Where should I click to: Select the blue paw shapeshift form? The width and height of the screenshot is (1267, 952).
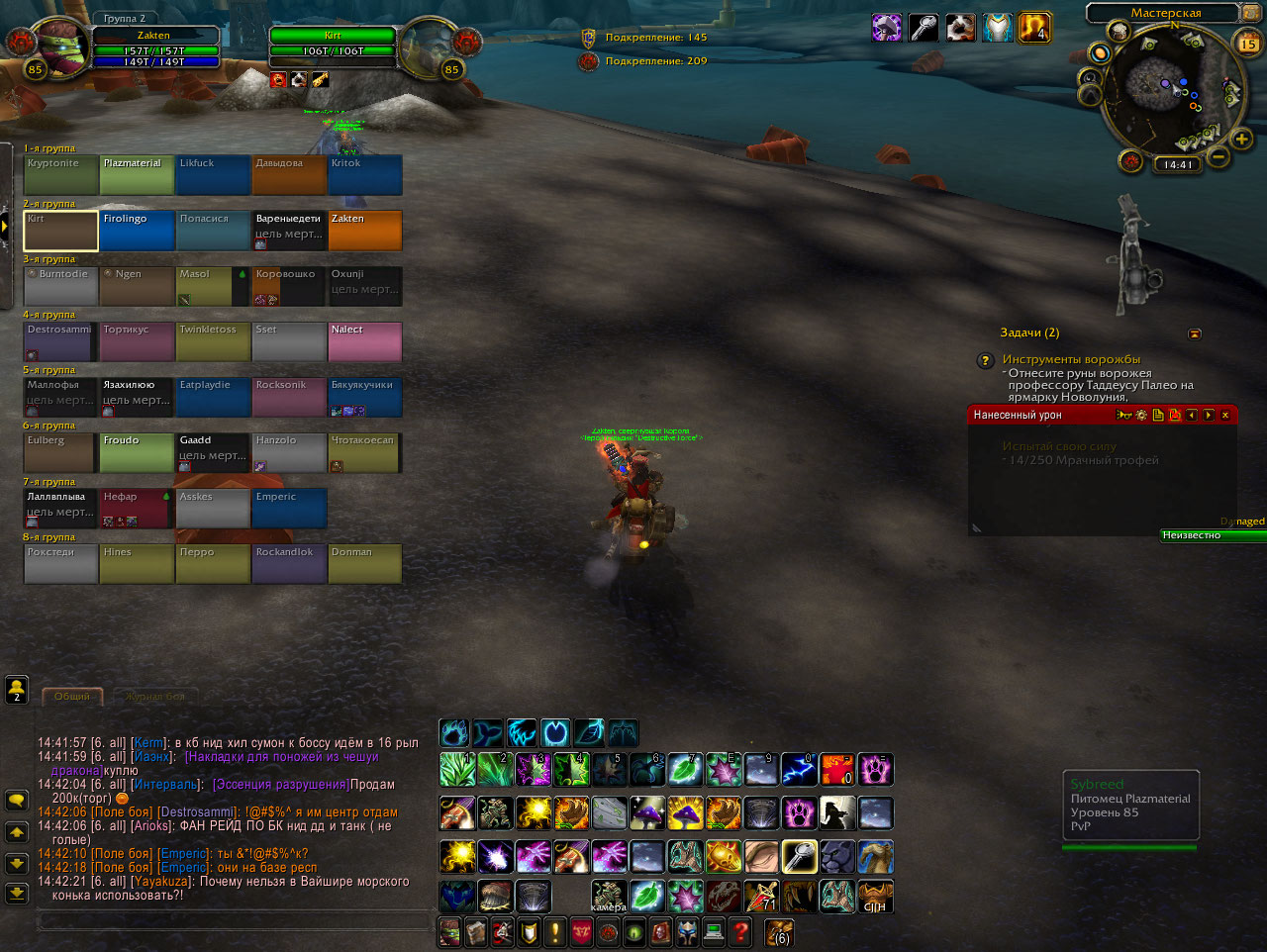click(x=454, y=733)
